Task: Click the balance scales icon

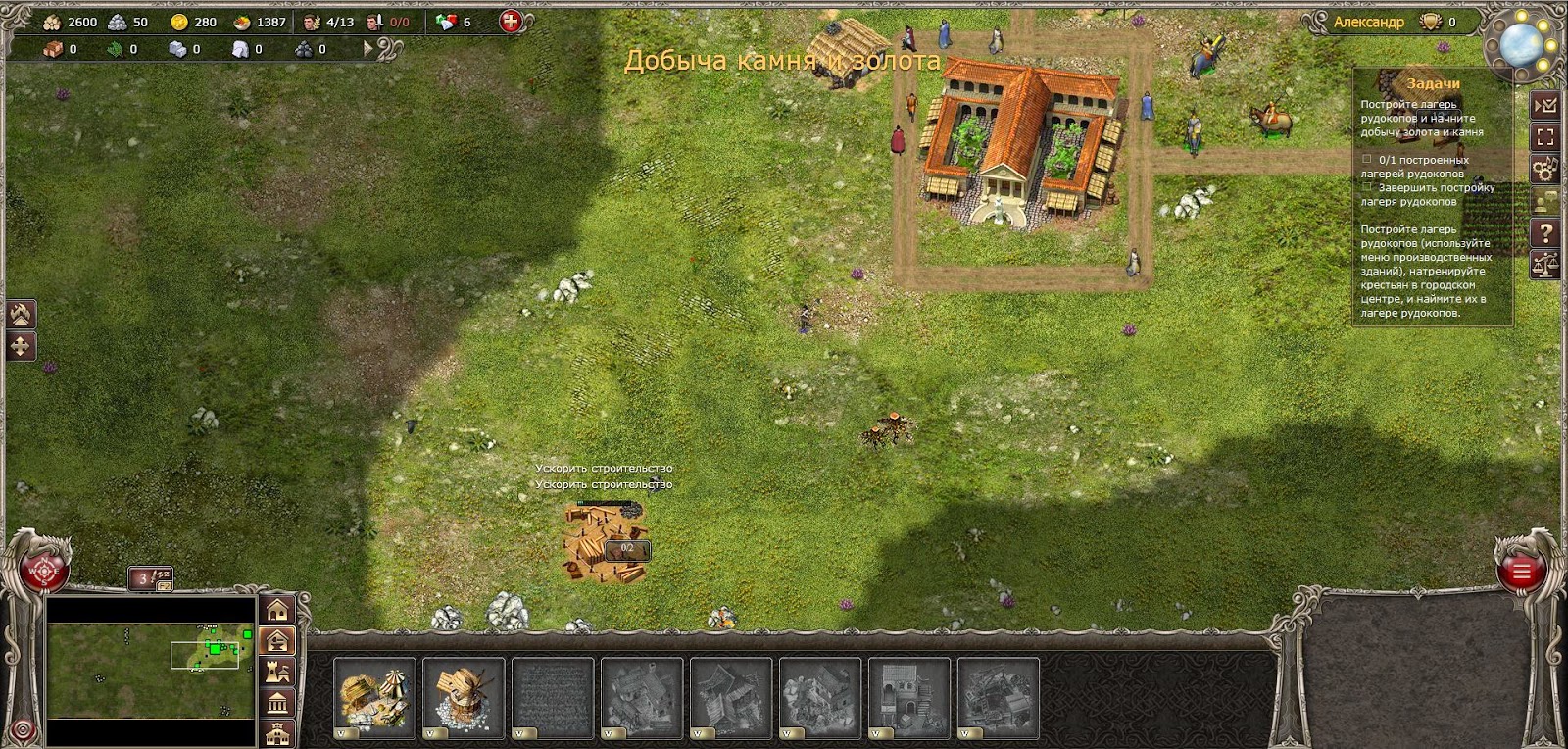Action: (x=1545, y=264)
